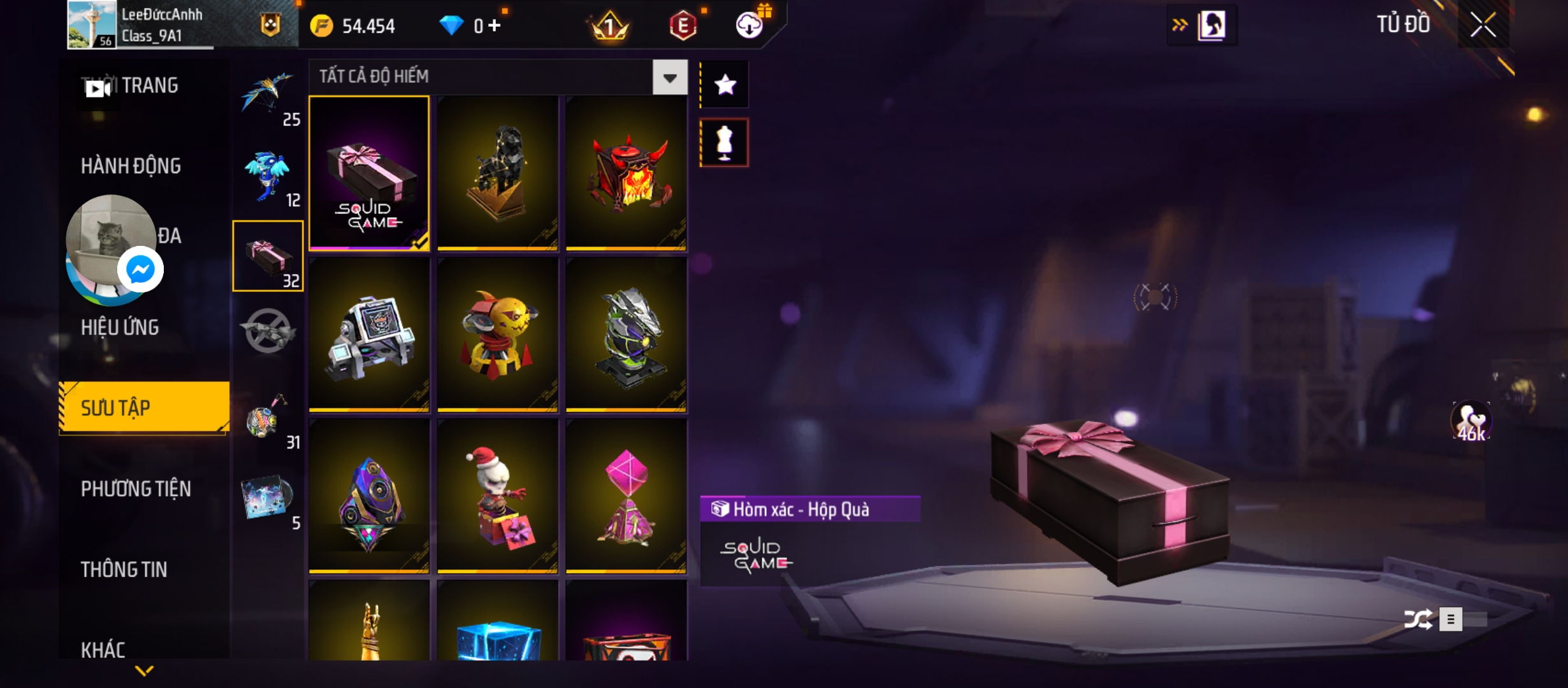Switch to the Khác tab
1568x688 pixels.
point(103,650)
